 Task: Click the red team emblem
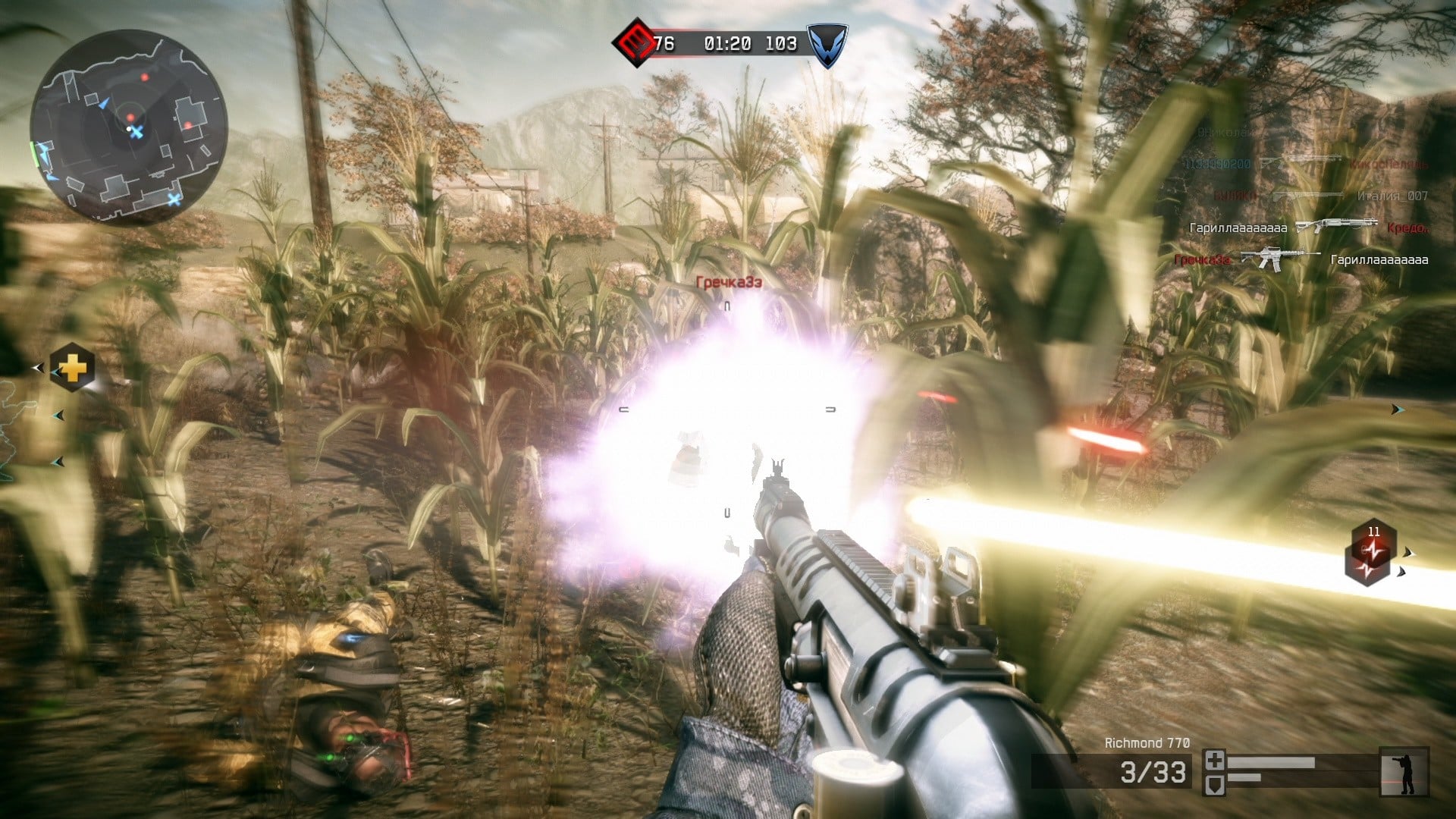pyautogui.click(x=635, y=42)
